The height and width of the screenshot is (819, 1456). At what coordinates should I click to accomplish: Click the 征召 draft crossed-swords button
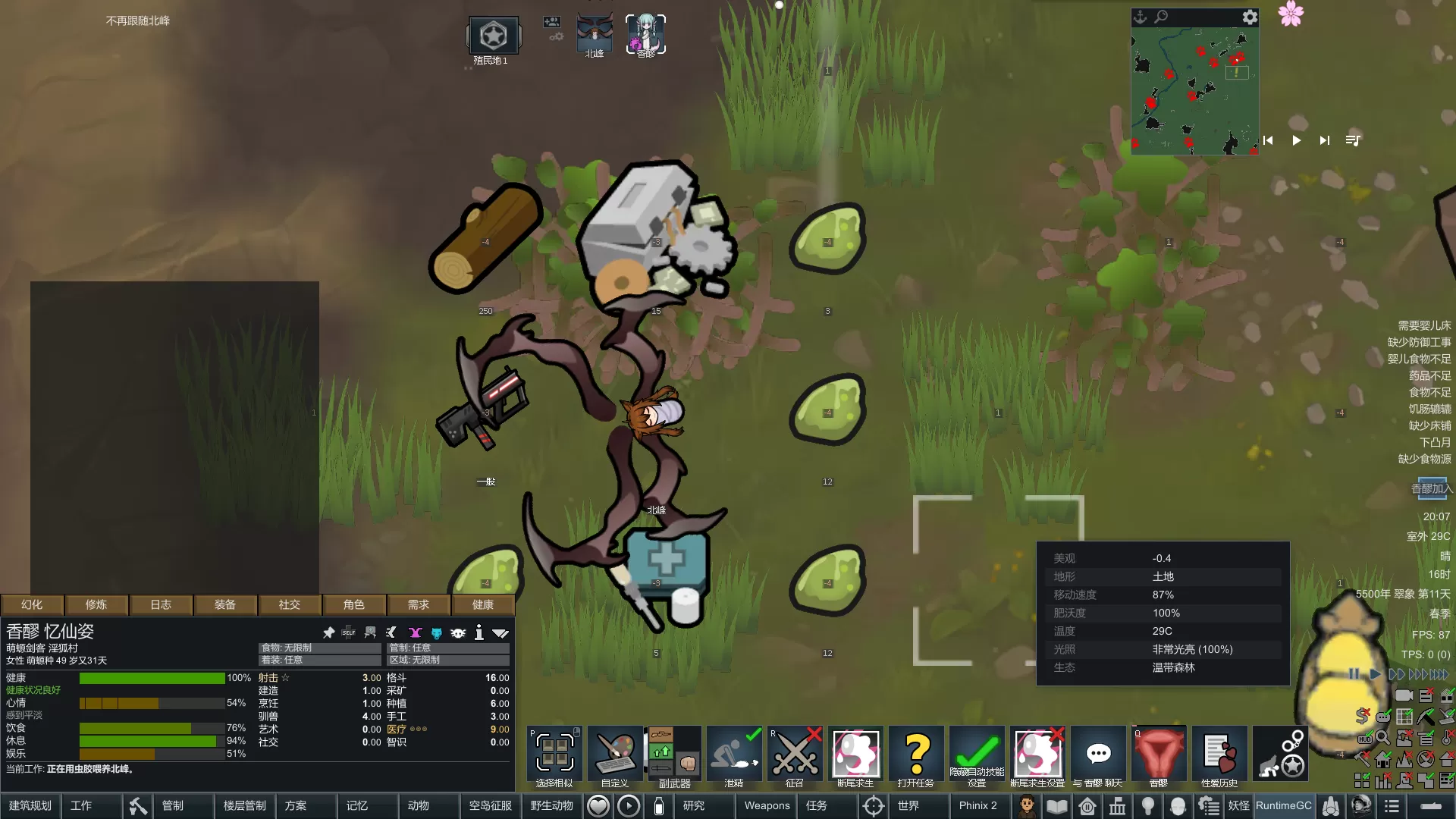(x=795, y=755)
